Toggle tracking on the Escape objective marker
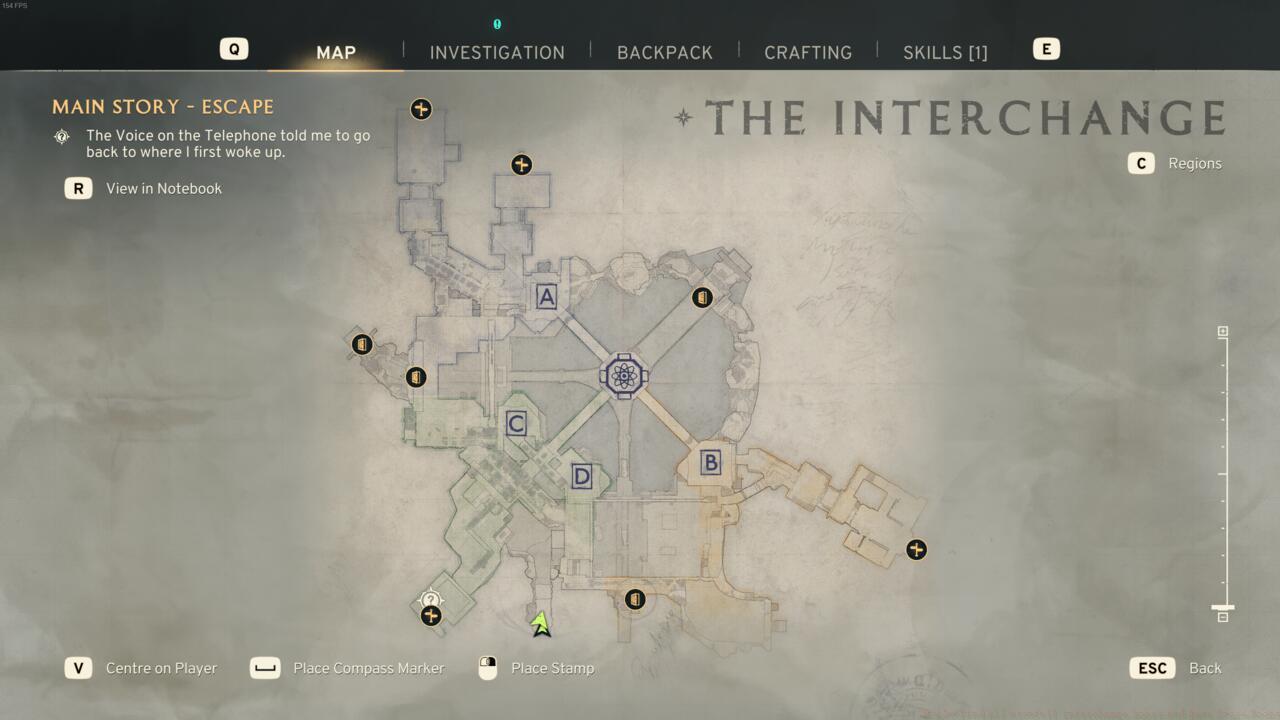The width and height of the screenshot is (1280, 720). point(62,136)
